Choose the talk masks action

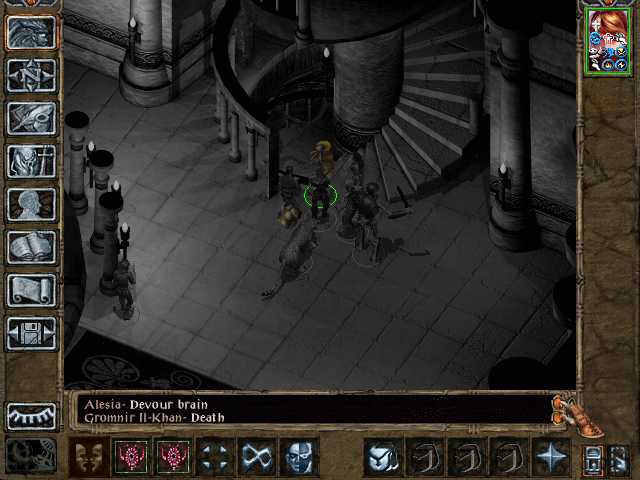coord(88,457)
